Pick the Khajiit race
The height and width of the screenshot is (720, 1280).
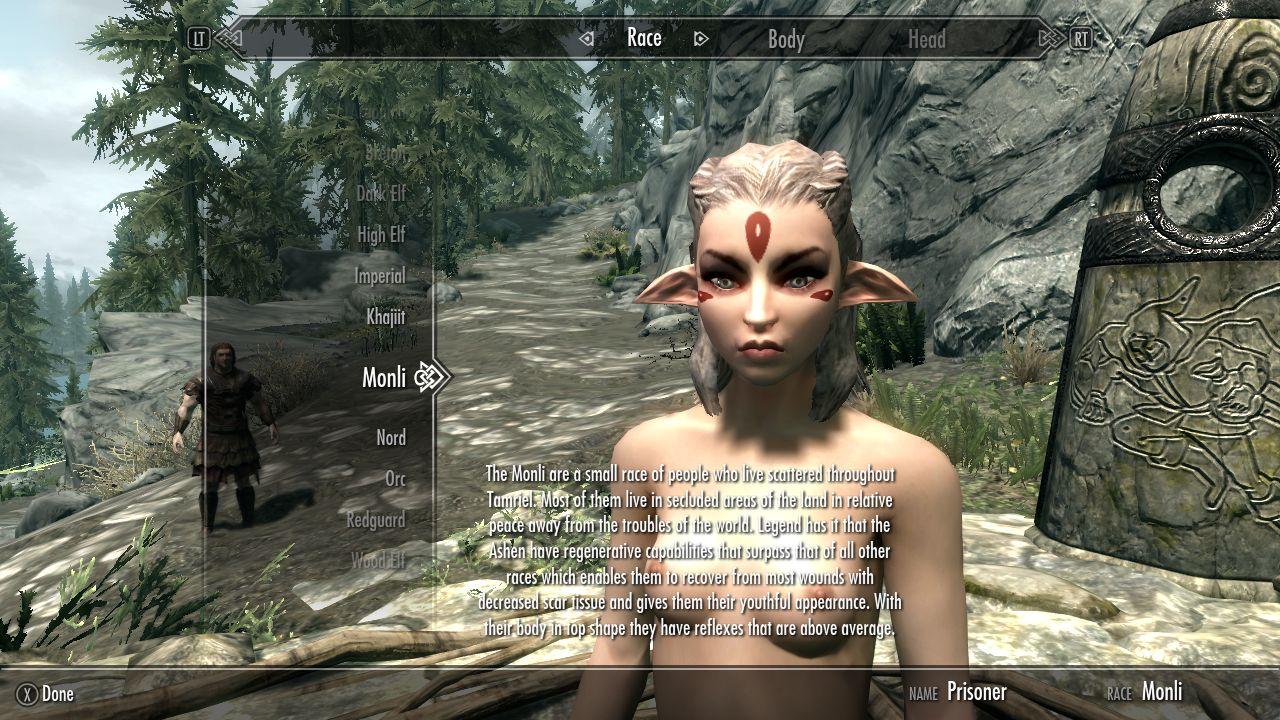(x=385, y=317)
